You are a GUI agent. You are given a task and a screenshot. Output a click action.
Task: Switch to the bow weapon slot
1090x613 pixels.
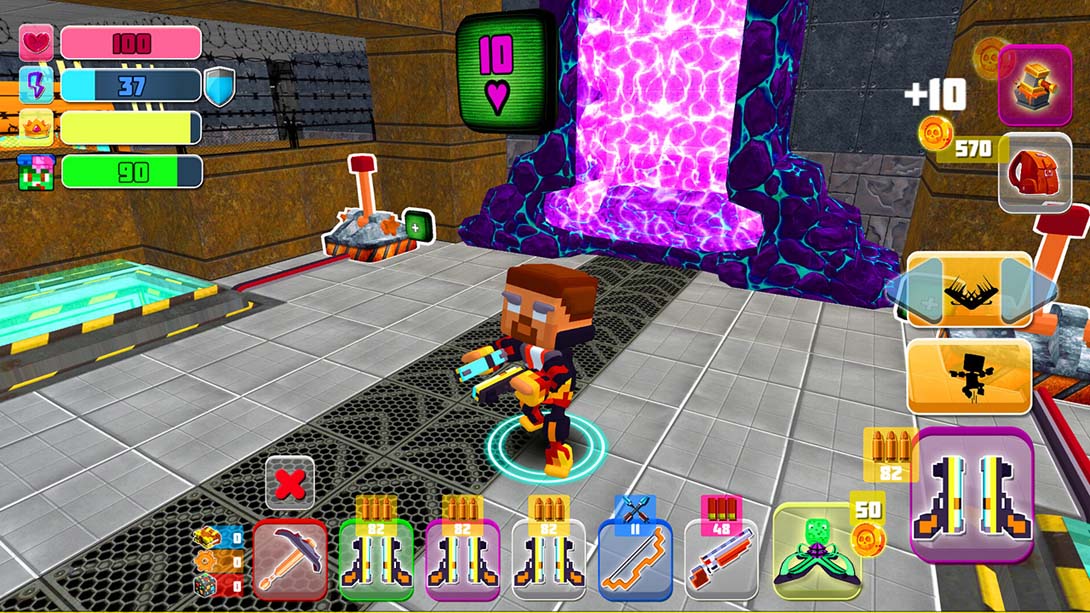pos(635,560)
